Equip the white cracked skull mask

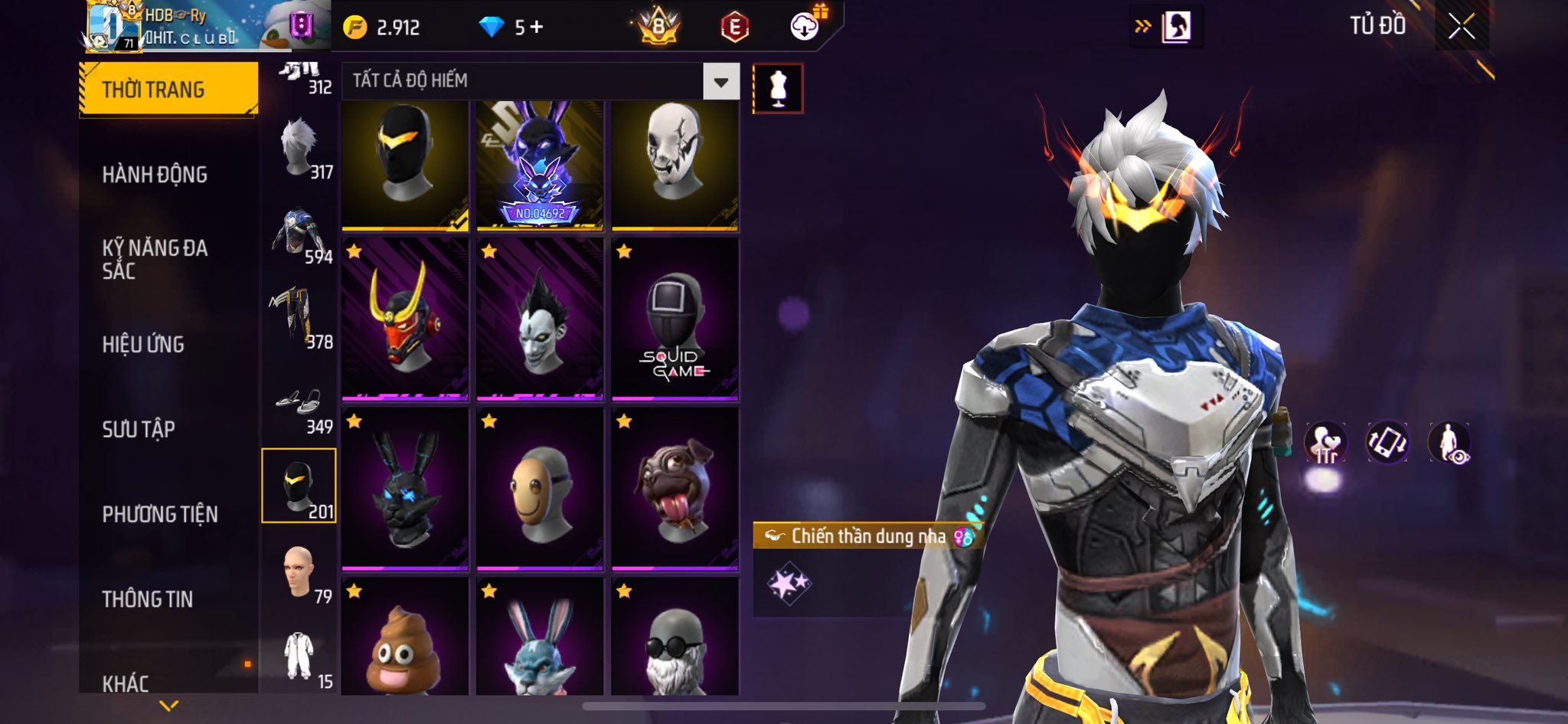coord(675,164)
